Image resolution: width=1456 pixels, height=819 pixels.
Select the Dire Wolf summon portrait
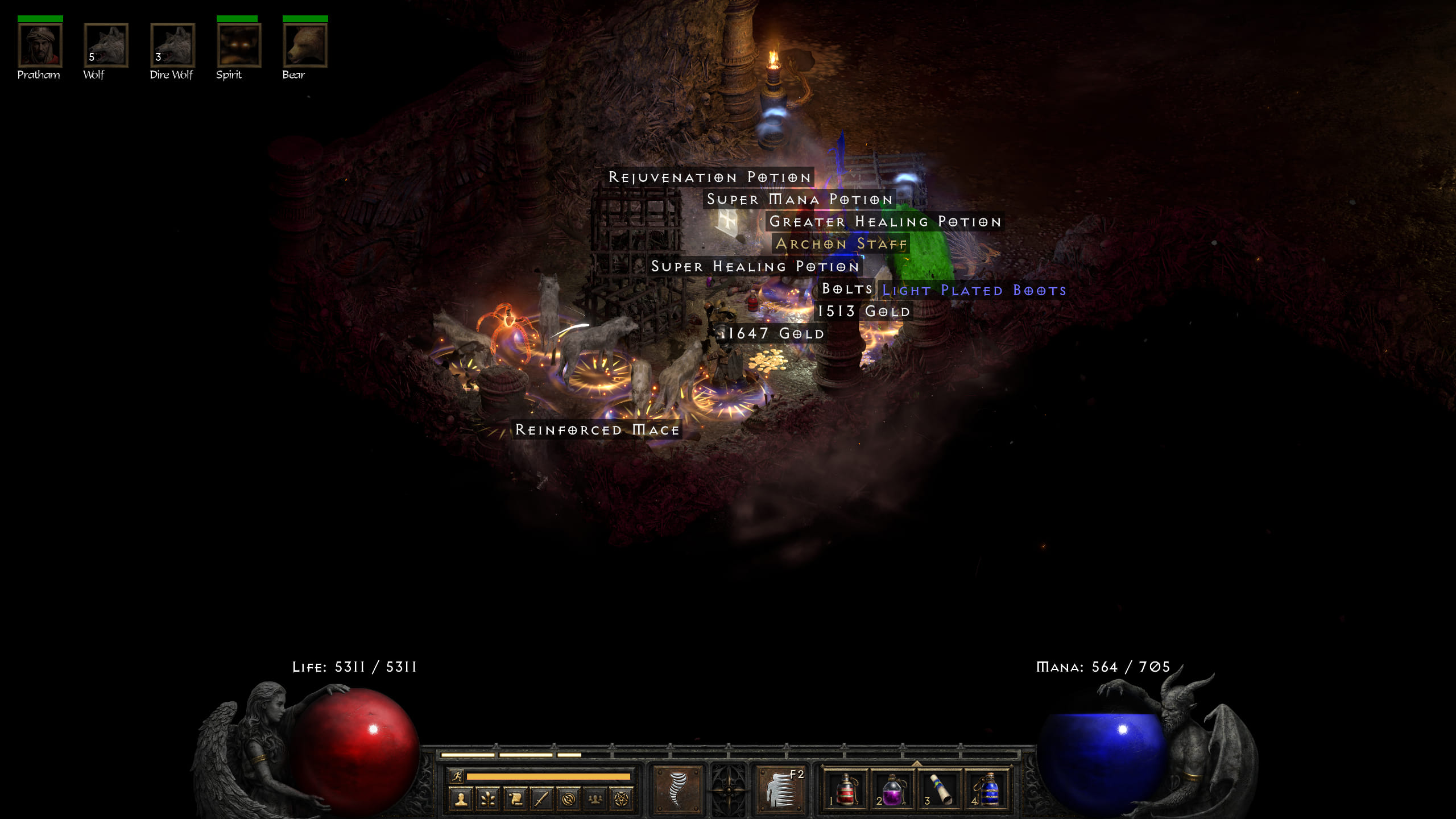[x=172, y=45]
